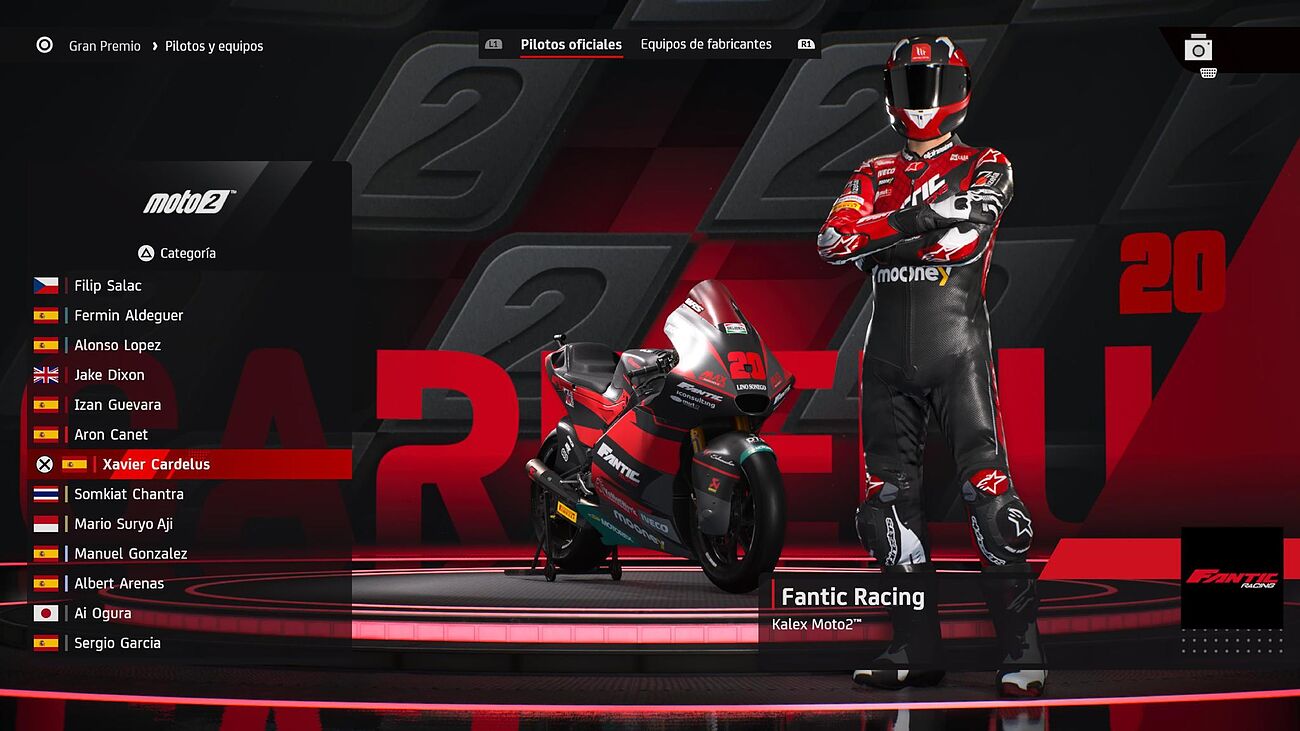This screenshot has width=1300, height=731.
Task: Open the Equipos de fabricantes tab
Action: [706, 45]
